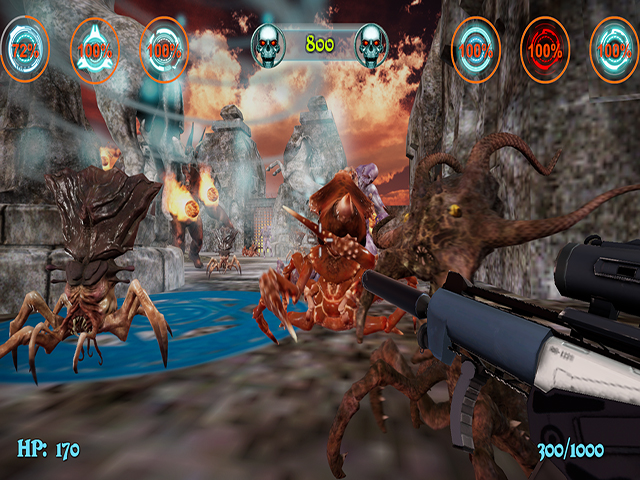Select the triangular cyan ability icon
640x480 pixels.
(x=95, y=47)
